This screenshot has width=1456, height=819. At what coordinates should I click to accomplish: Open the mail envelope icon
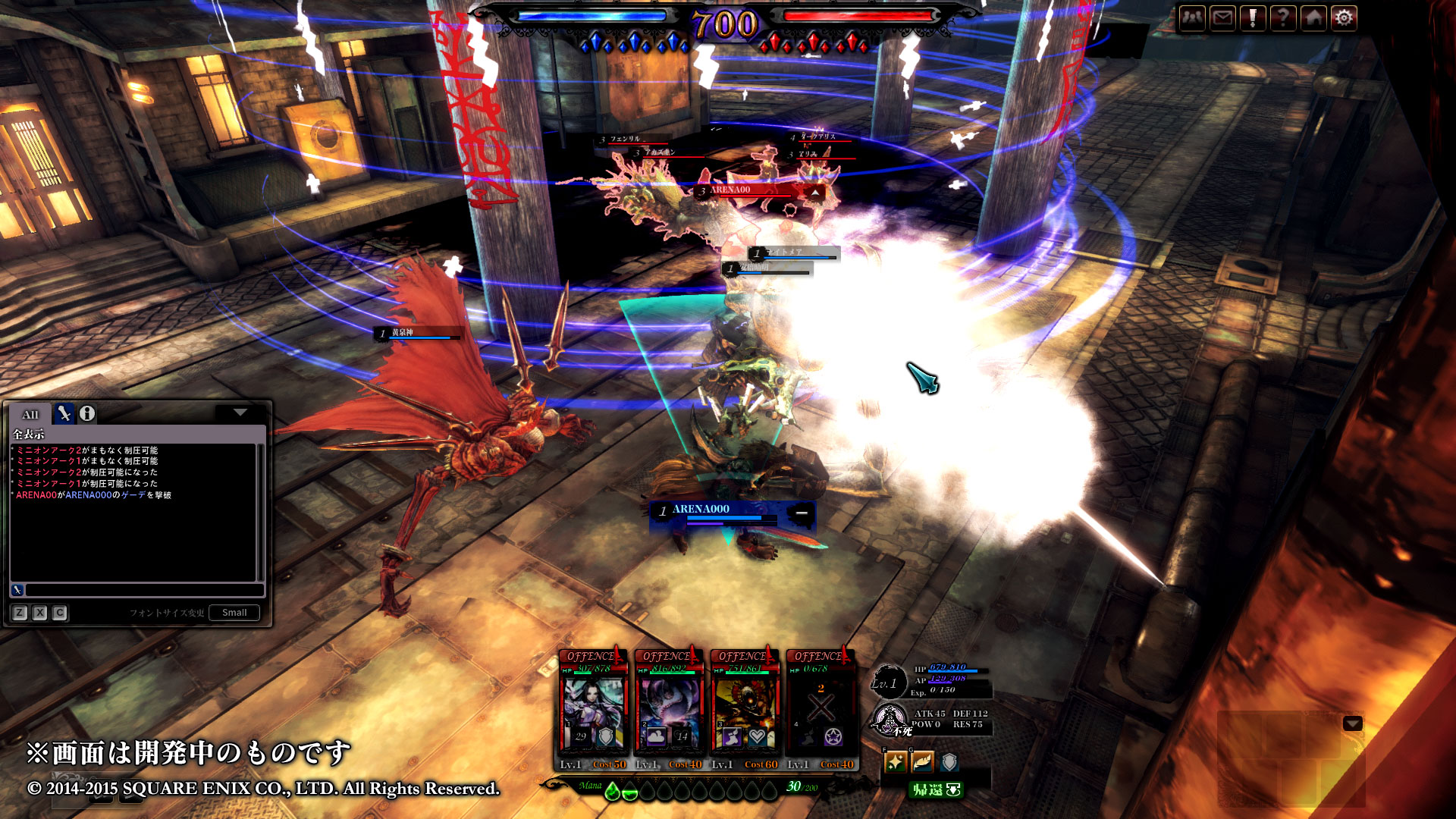[1222, 17]
